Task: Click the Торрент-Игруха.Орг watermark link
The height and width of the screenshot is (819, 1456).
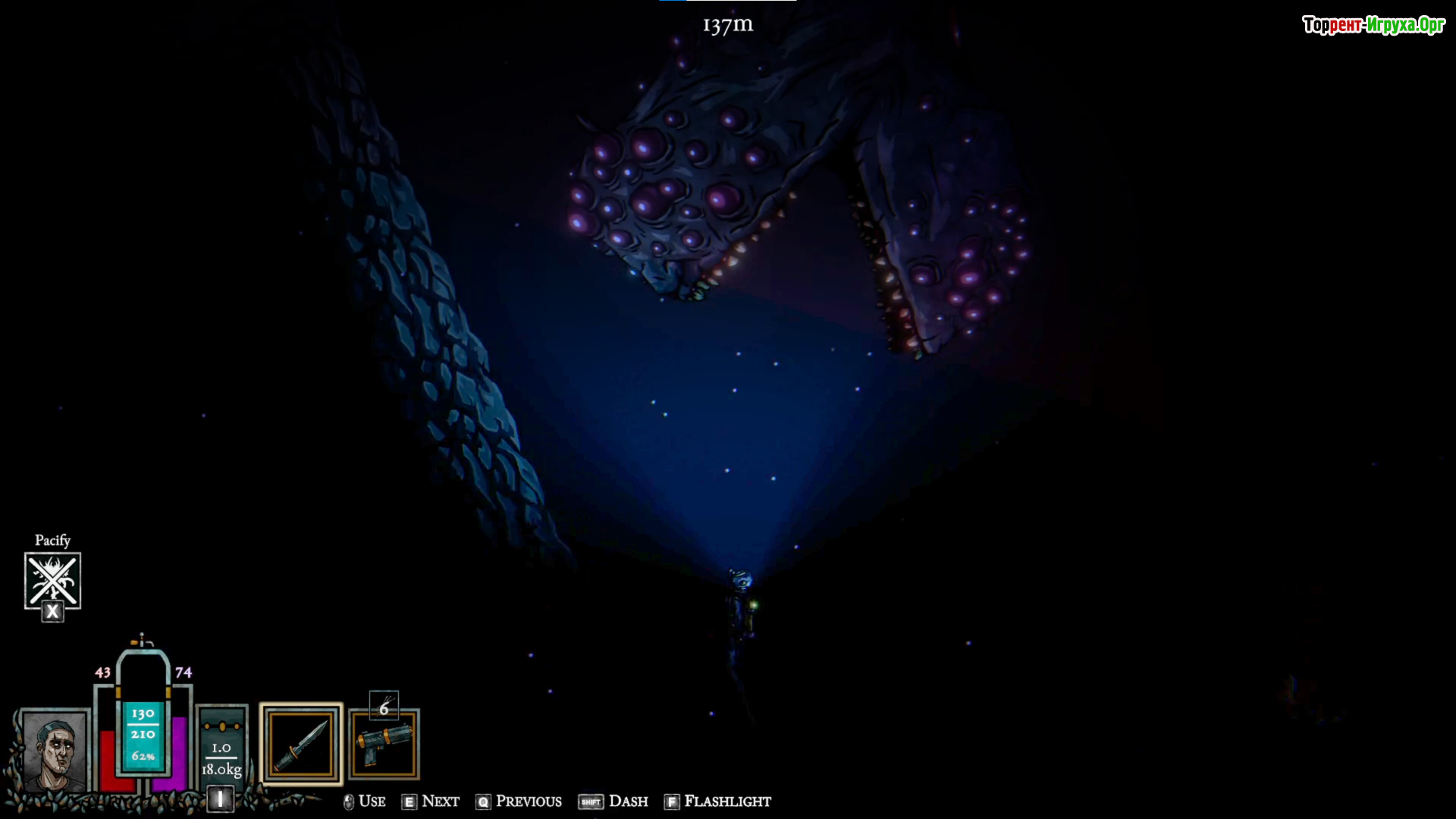Action: (1373, 25)
